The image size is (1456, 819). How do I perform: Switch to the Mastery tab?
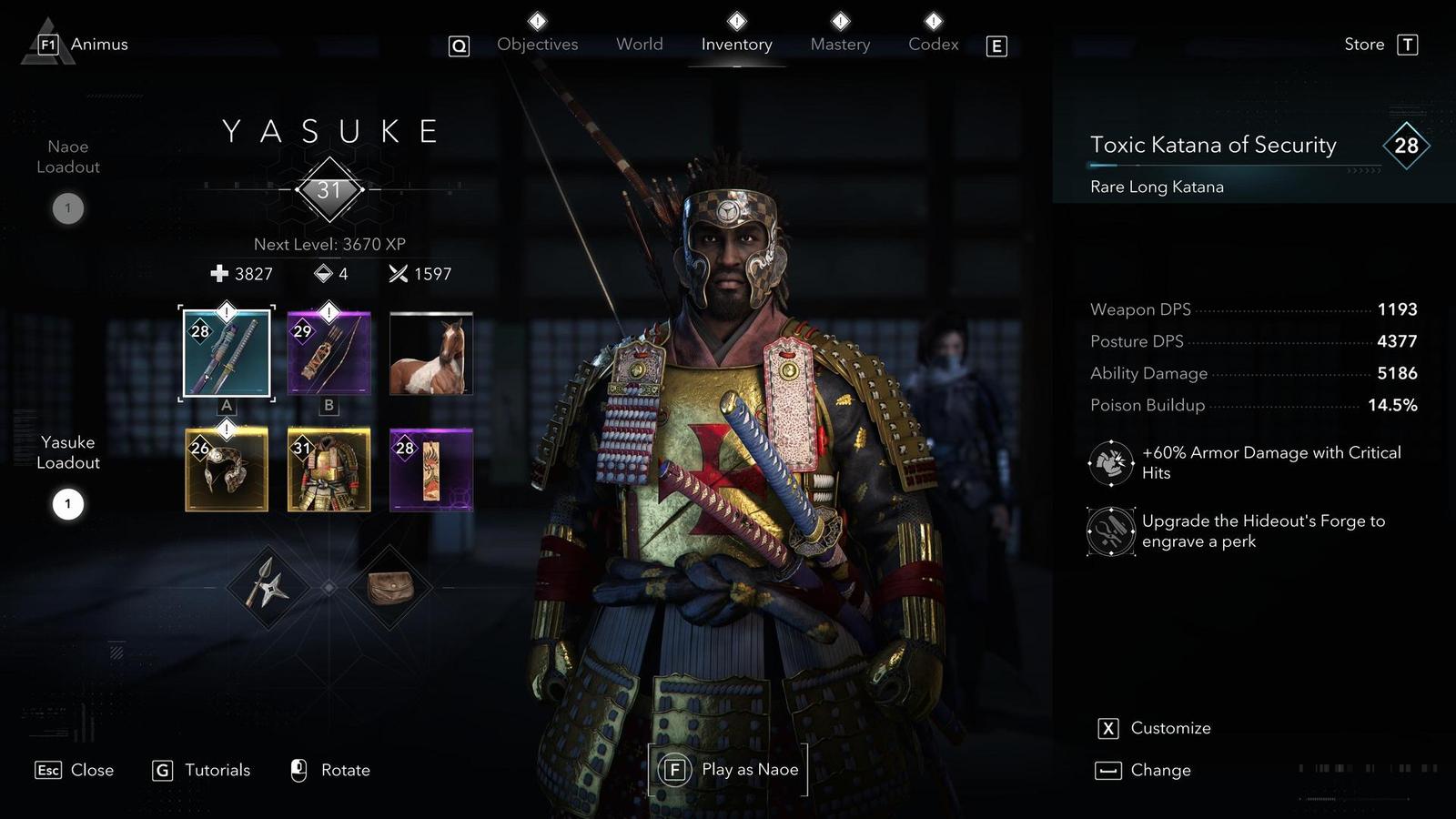coord(839,44)
